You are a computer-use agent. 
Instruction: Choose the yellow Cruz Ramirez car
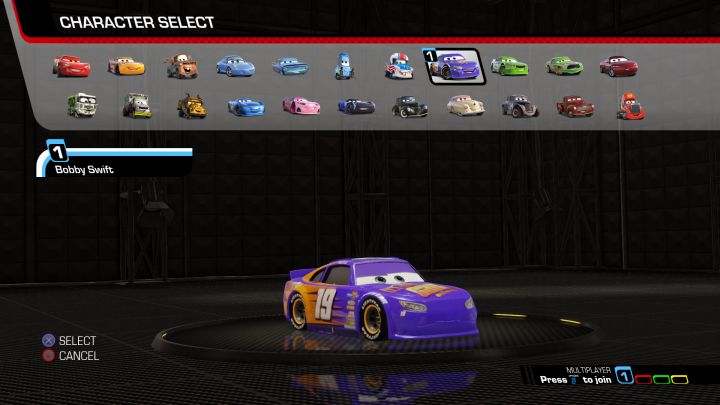pyautogui.click(x=126, y=66)
